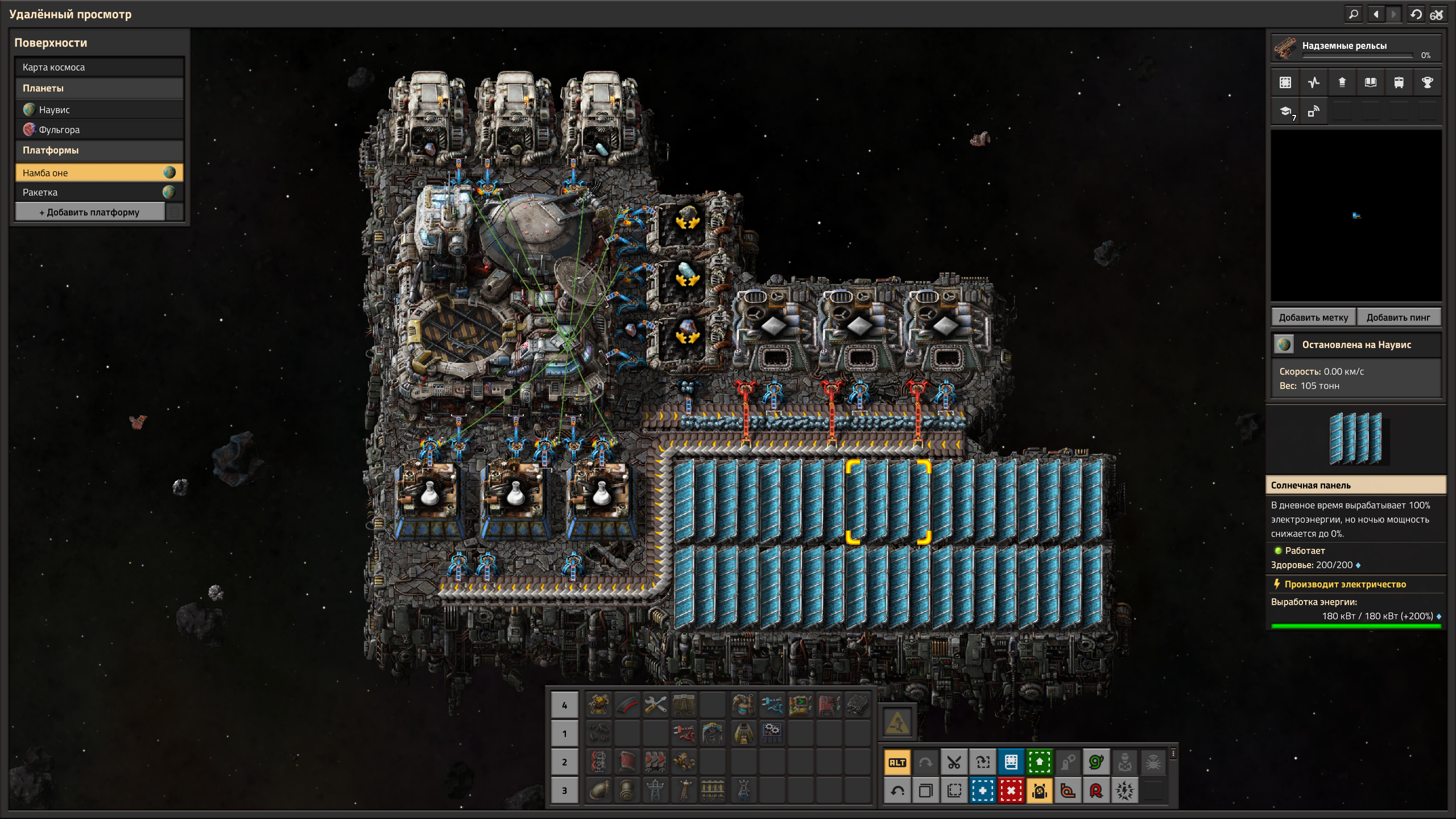Pick the repair pack quickbar slot
Image resolution: width=1456 pixels, height=819 pixels.
point(655,705)
